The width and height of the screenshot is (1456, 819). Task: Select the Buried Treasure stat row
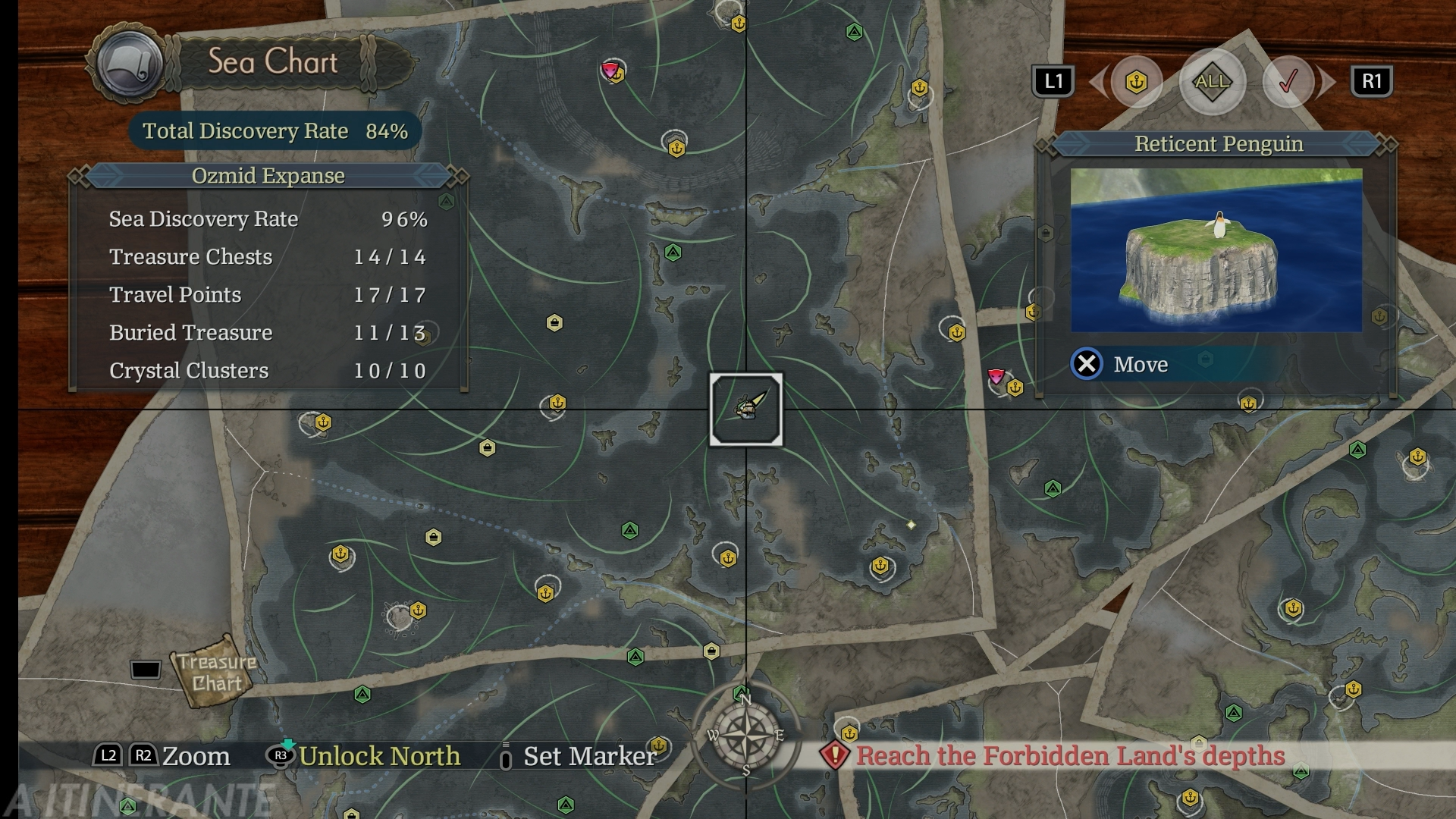click(x=268, y=333)
